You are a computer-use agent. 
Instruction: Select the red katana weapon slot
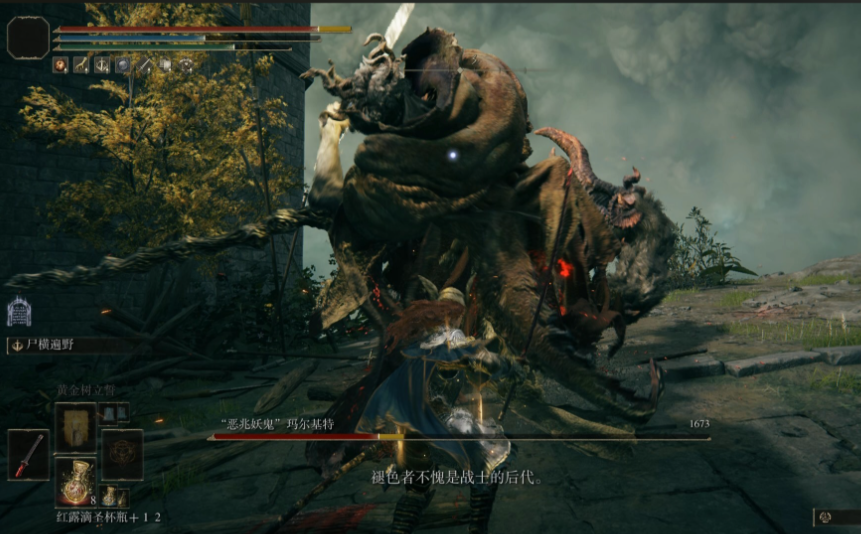28,455
